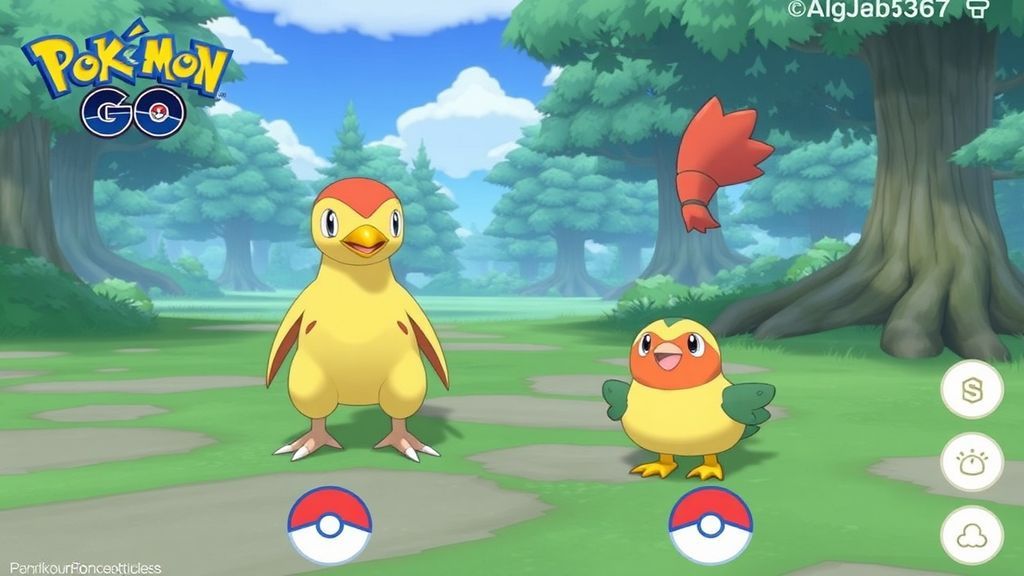Open the gauge dial button

(971, 462)
